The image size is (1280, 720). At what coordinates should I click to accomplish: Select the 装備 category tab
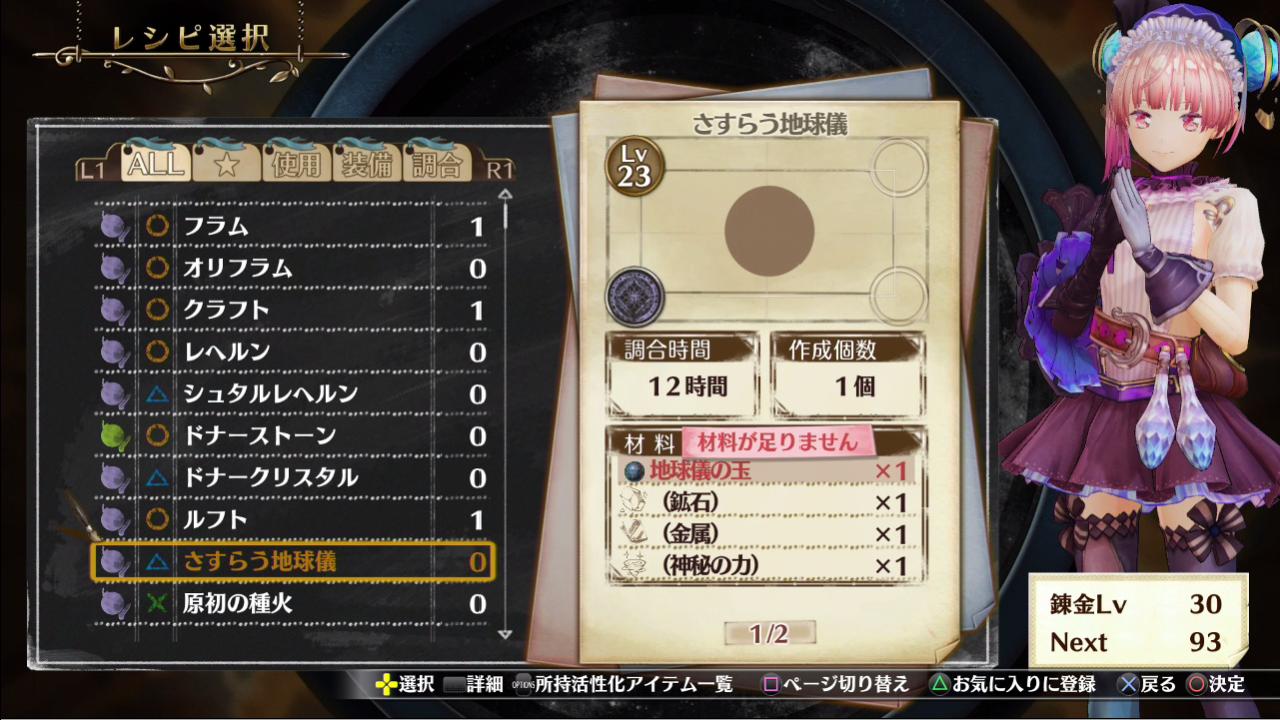tap(366, 163)
